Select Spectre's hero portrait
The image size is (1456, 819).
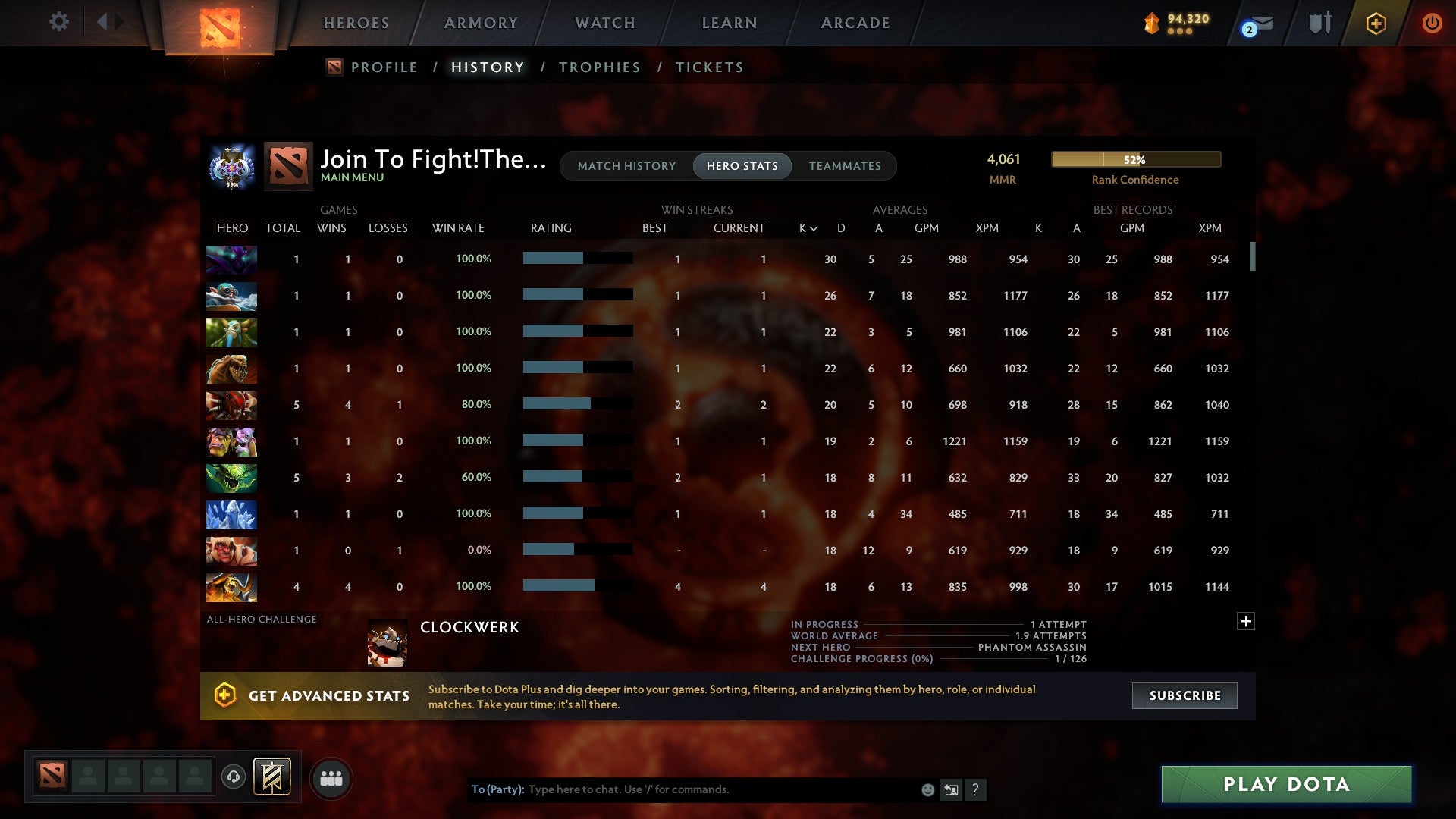coord(231,259)
